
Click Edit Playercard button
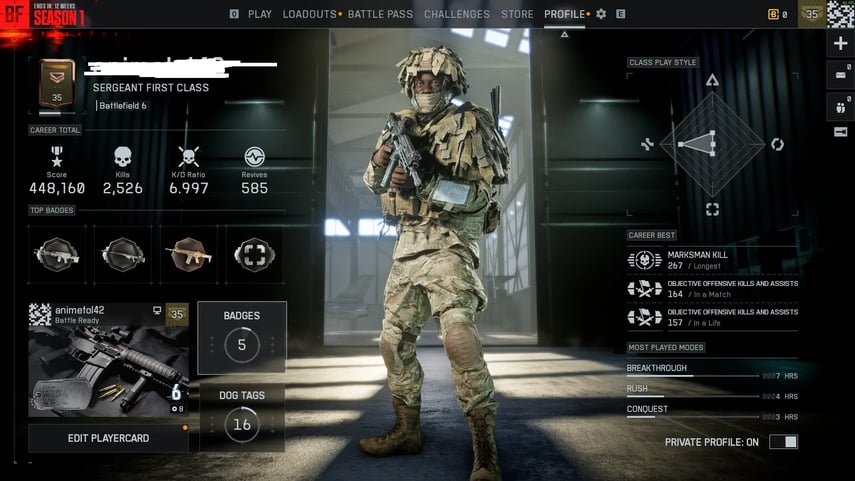tap(107, 438)
